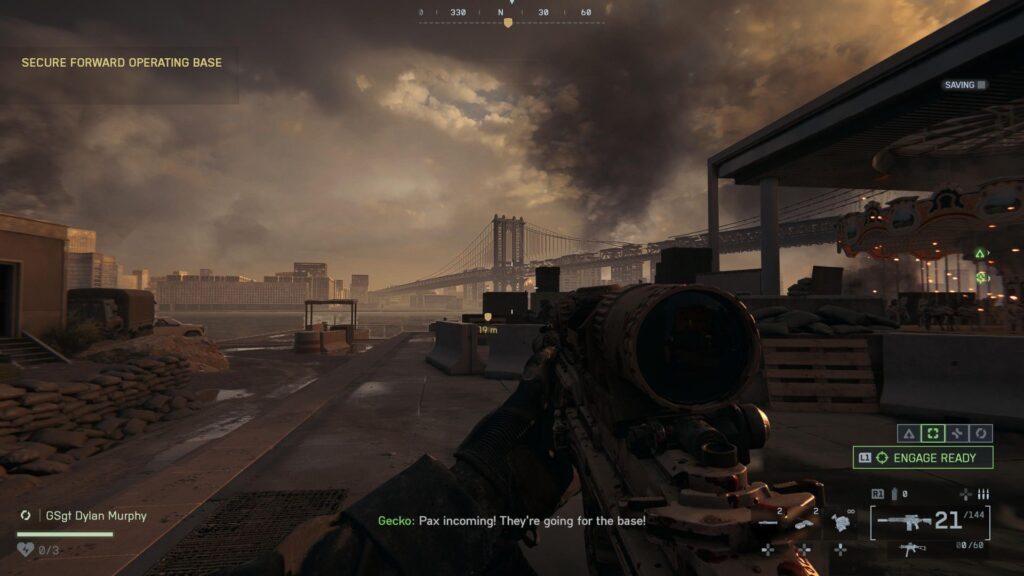Click the compass bar heading marker

click(x=508, y=21)
